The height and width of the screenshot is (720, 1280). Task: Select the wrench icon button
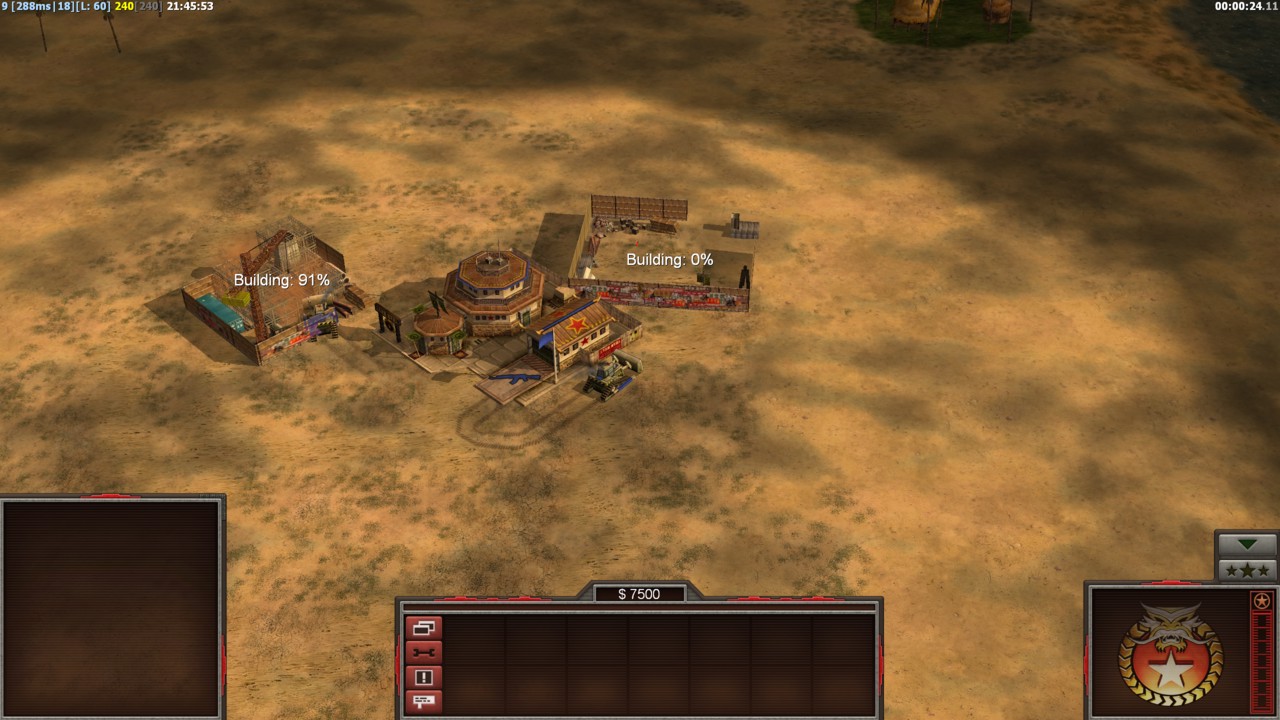click(x=423, y=653)
